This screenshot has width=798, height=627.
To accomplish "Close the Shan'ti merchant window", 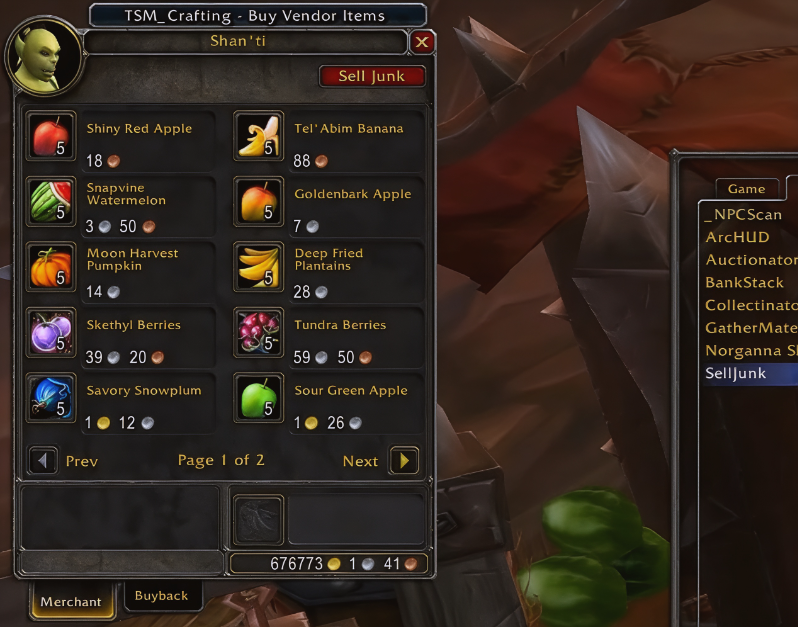I will tap(422, 42).
